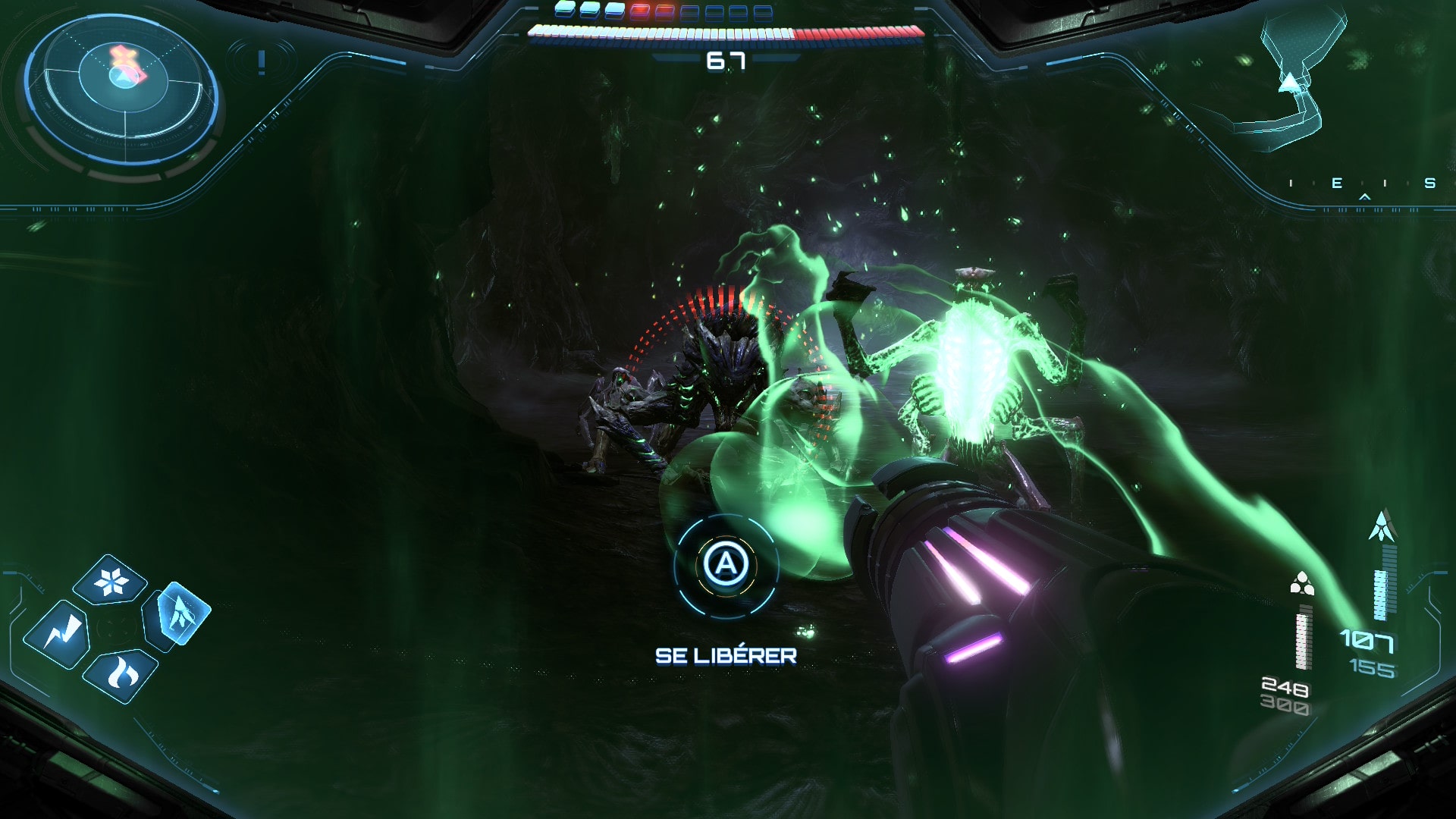Activate the flame fire shot icon
Image resolution: width=1456 pixels, height=819 pixels.
pos(120,673)
